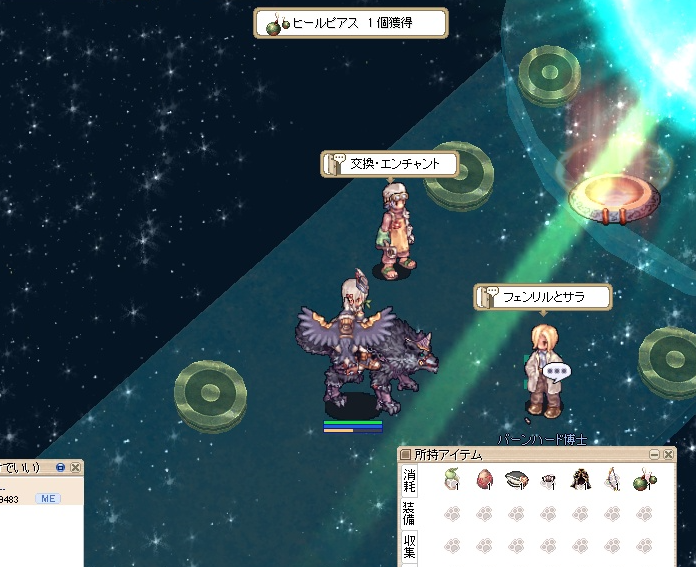Select the ヒールビアス green berry item
The image size is (696, 567).
coord(644,480)
